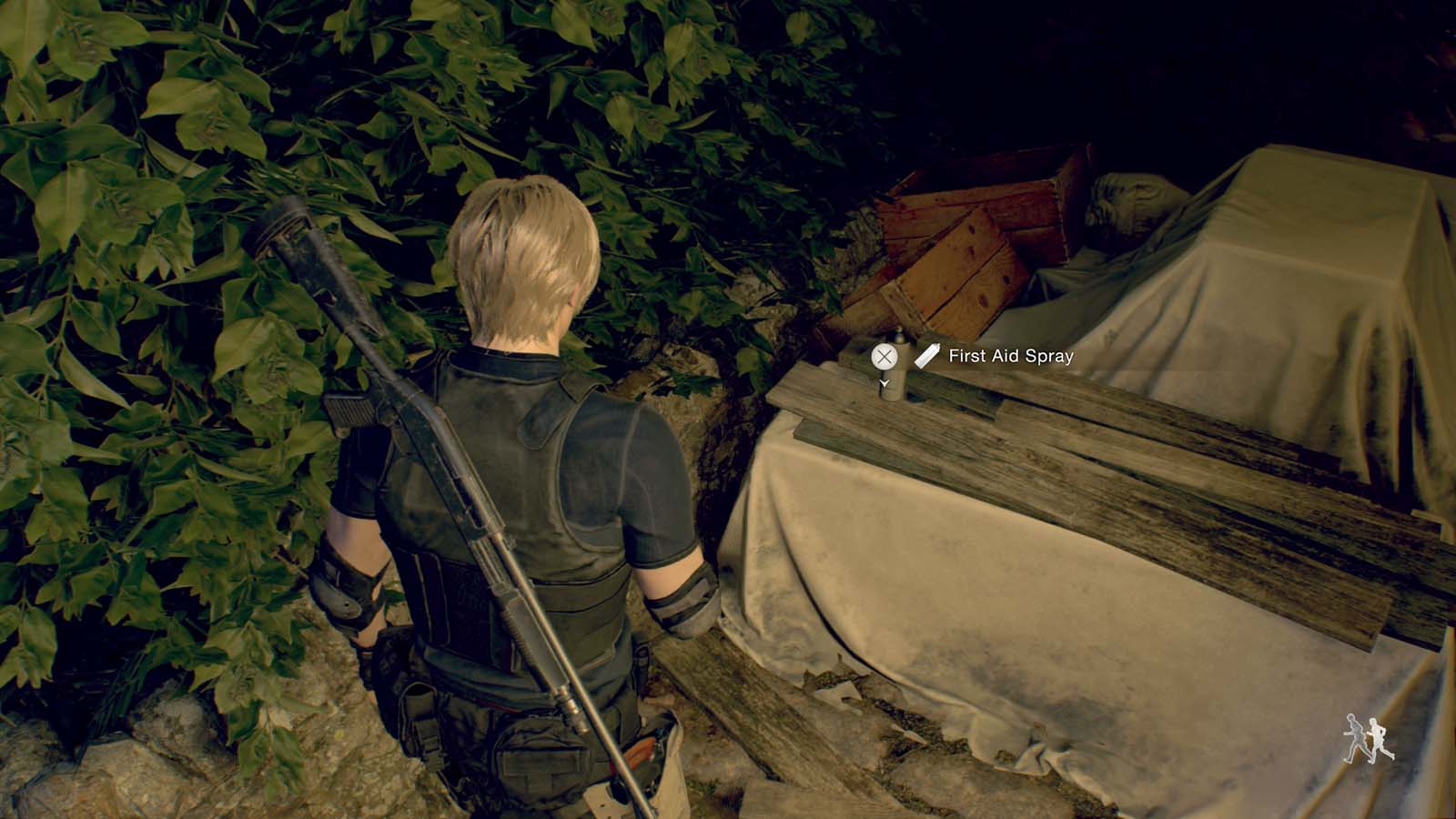This screenshot has height=819, width=1456.
Task: Select the First Aid Spray label text
Action: click(1010, 355)
